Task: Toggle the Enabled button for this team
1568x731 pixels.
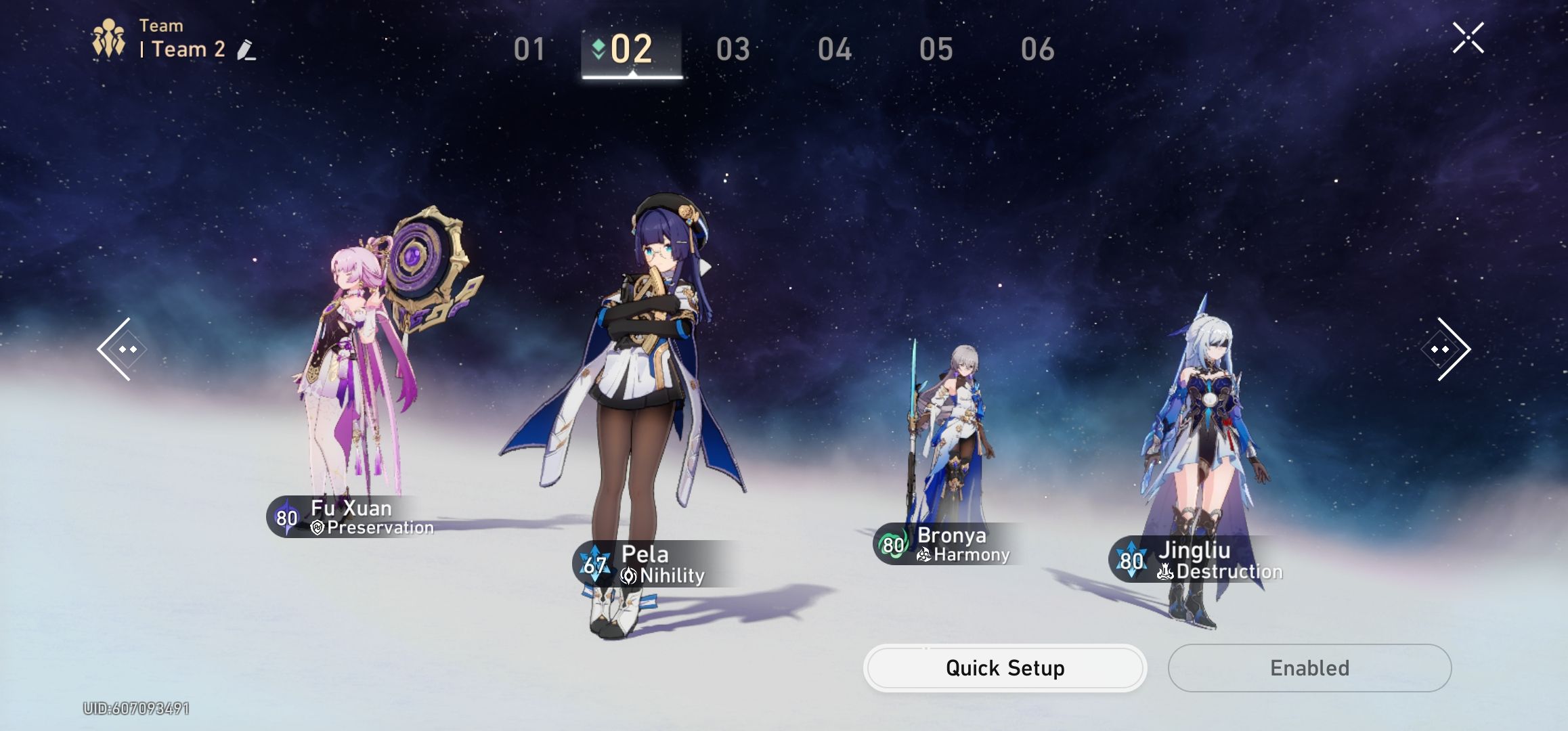Action: tap(1308, 668)
